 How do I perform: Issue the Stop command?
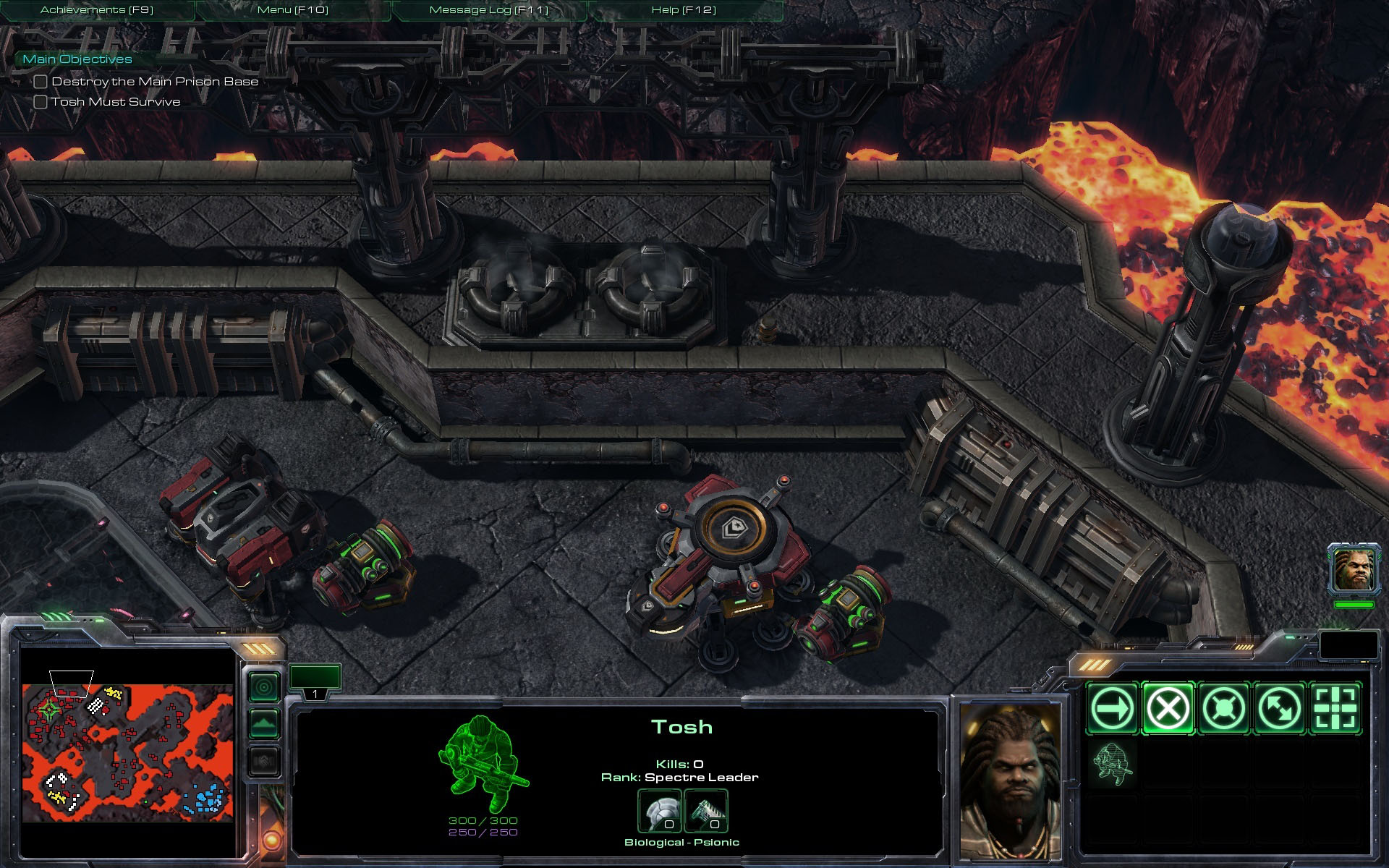click(x=1168, y=708)
